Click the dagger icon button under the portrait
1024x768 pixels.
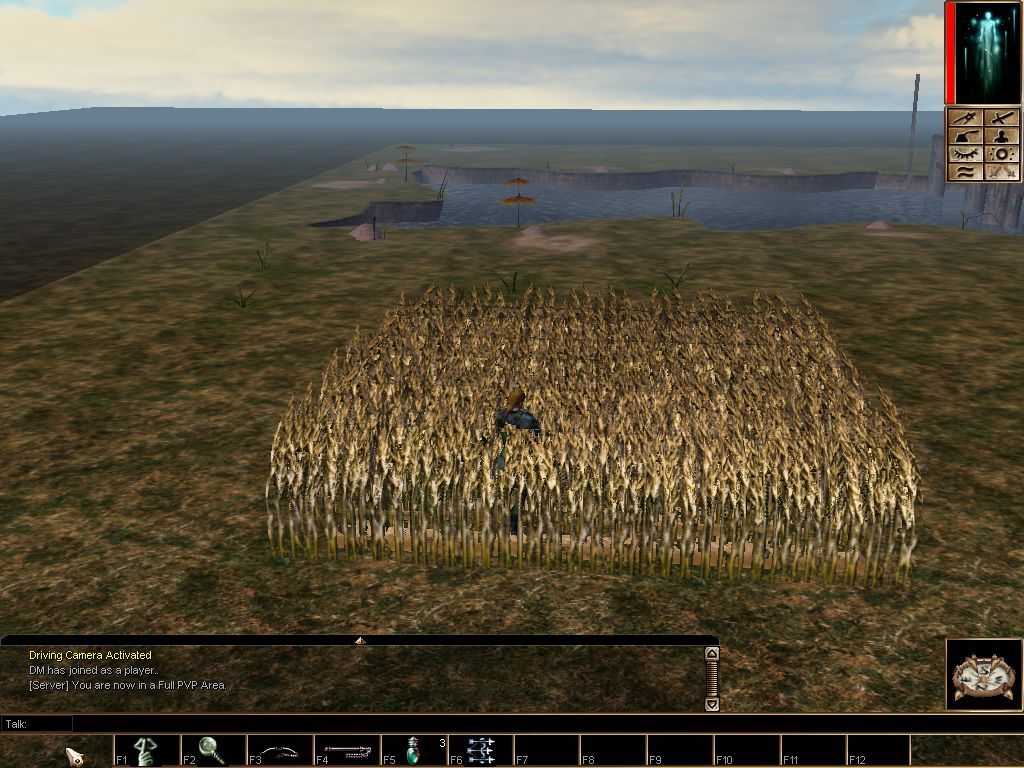[965, 118]
